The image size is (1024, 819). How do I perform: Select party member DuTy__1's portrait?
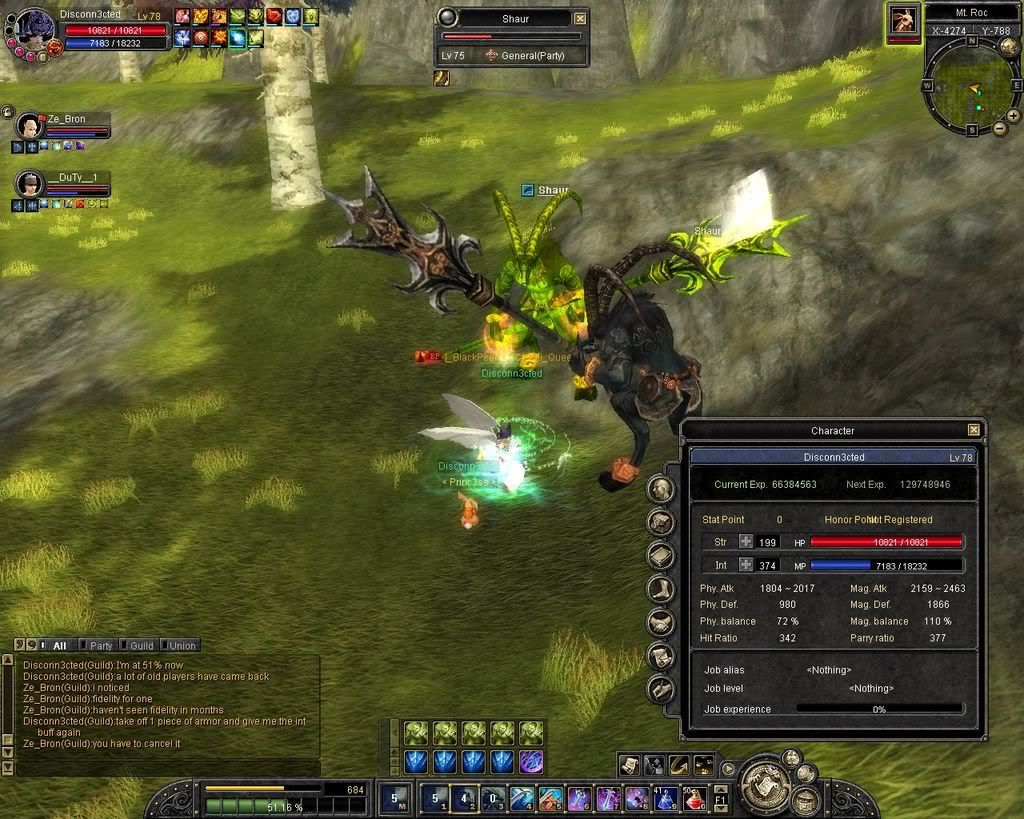pos(29,184)
